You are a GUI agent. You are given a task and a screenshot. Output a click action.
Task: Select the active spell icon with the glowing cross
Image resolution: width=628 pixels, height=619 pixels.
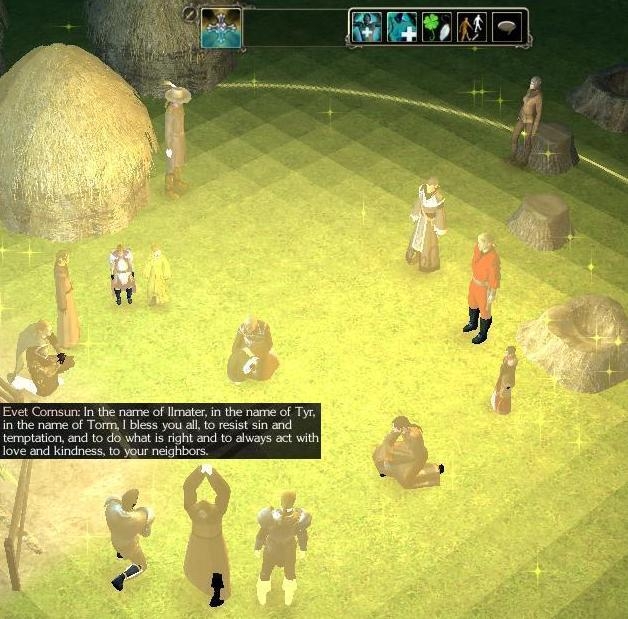pos(221,27)
